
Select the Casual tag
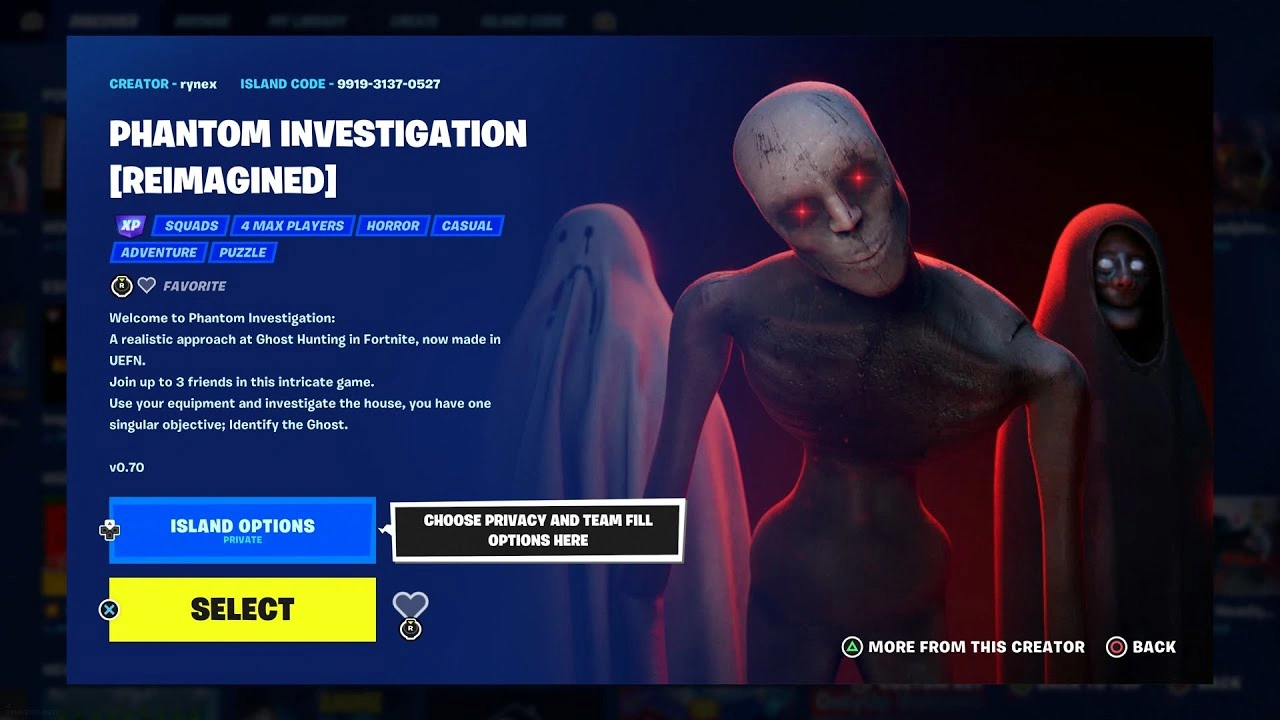467,226
